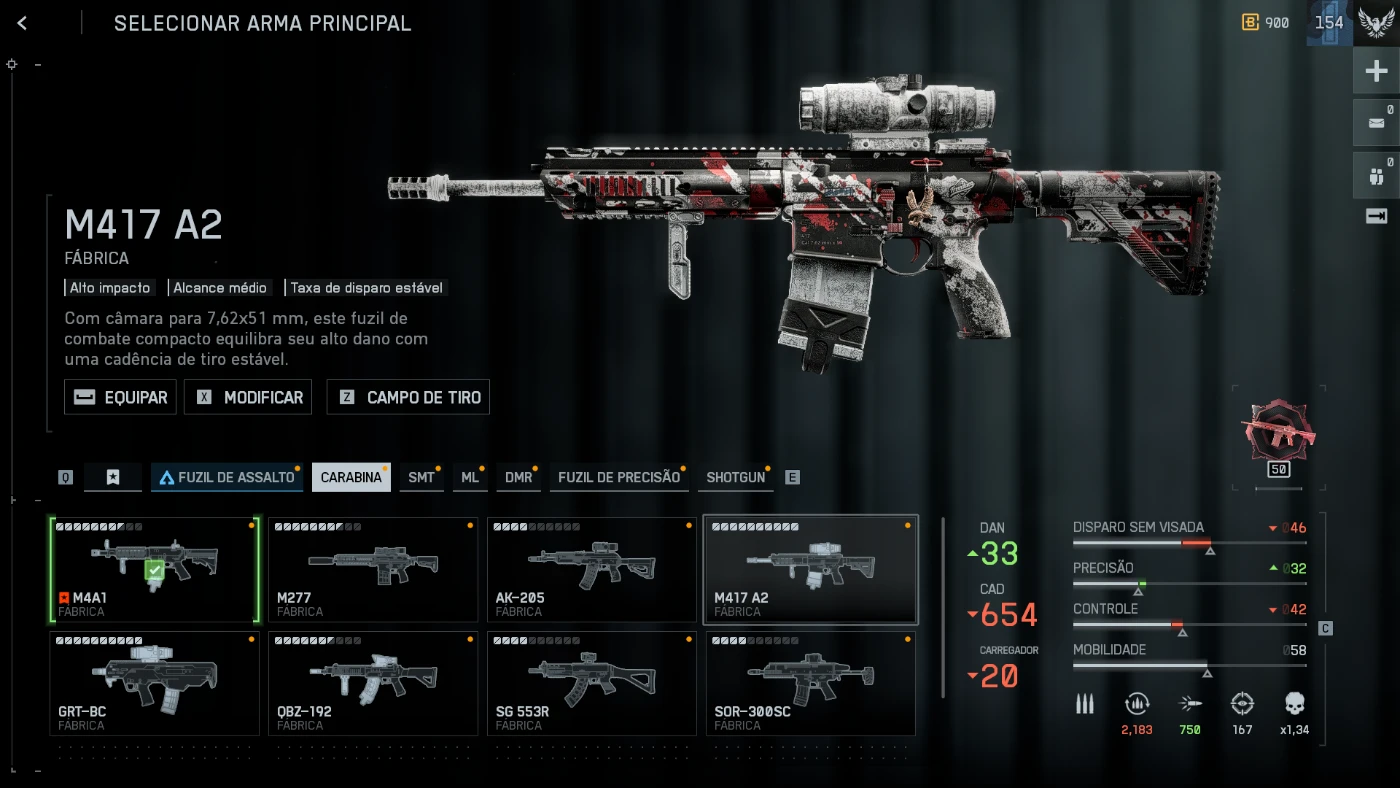Screen dimensions: 1400x788
Task: Select the GRT-BC weapon tile
Action: pos(154,683)
